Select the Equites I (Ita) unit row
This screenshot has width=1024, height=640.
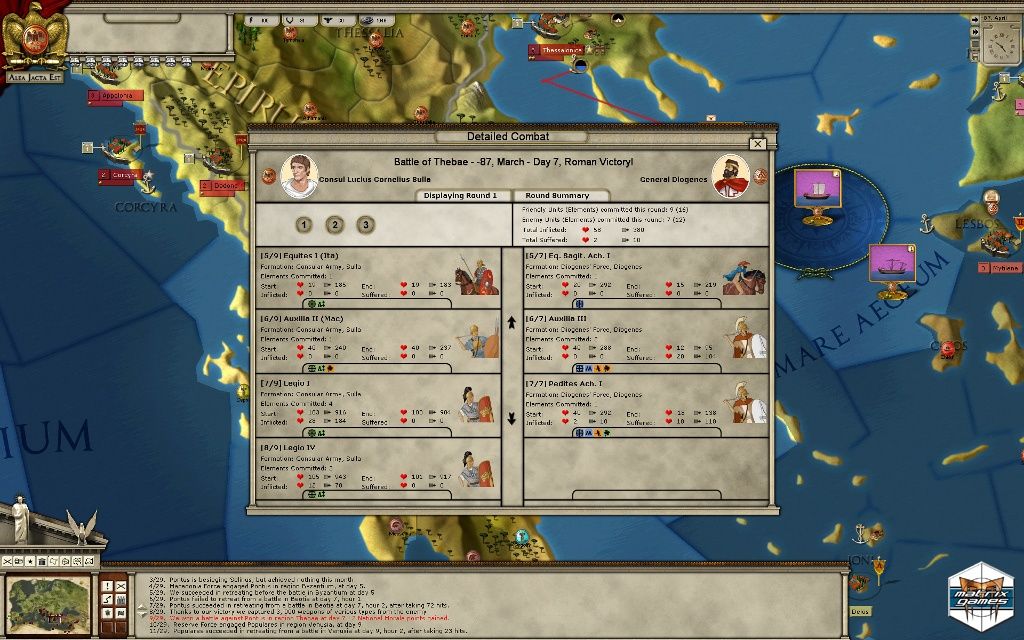[x=378, y=277]
